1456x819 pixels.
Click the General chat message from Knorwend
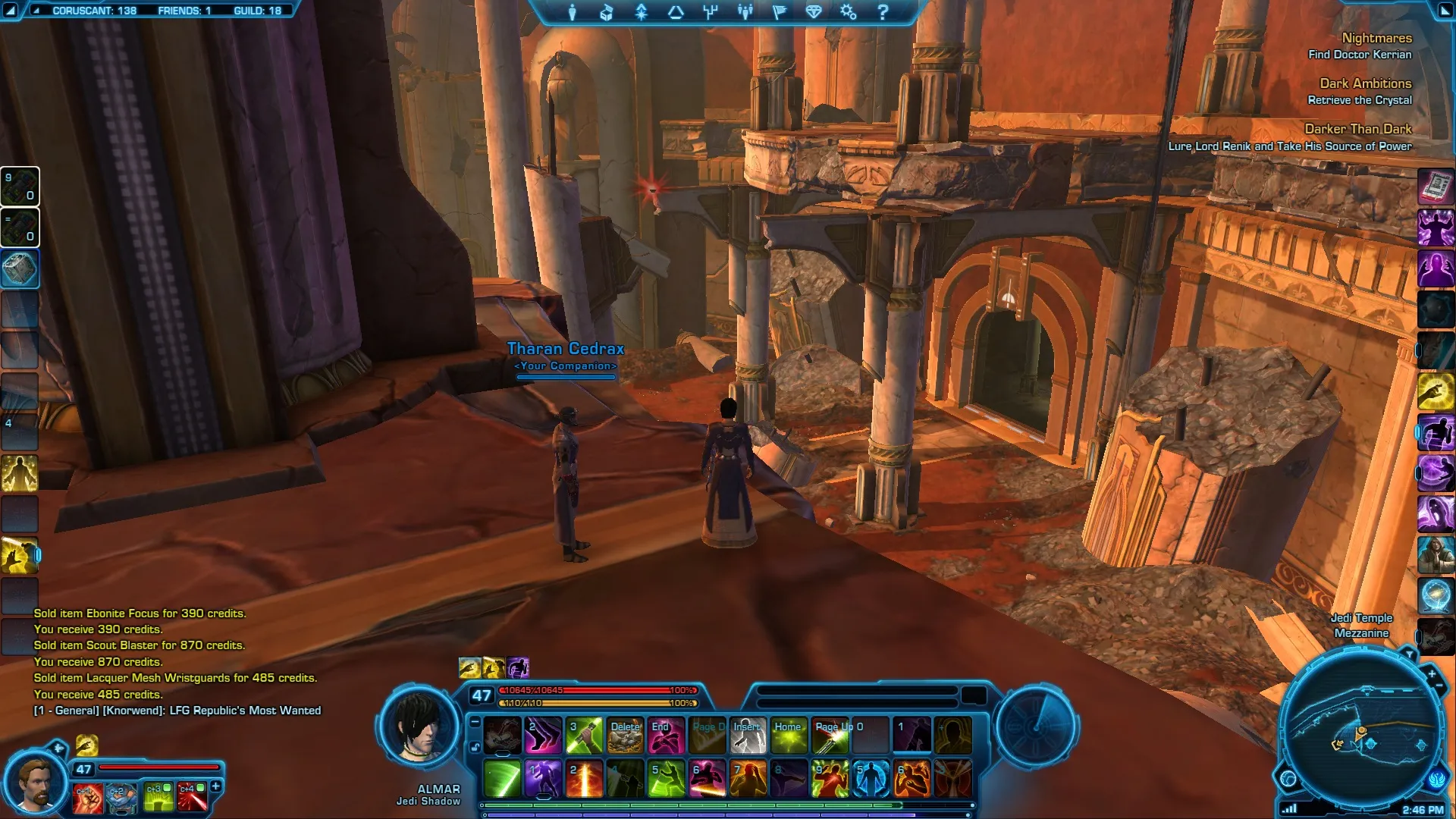pyautogui.click(x=177, y=711)
